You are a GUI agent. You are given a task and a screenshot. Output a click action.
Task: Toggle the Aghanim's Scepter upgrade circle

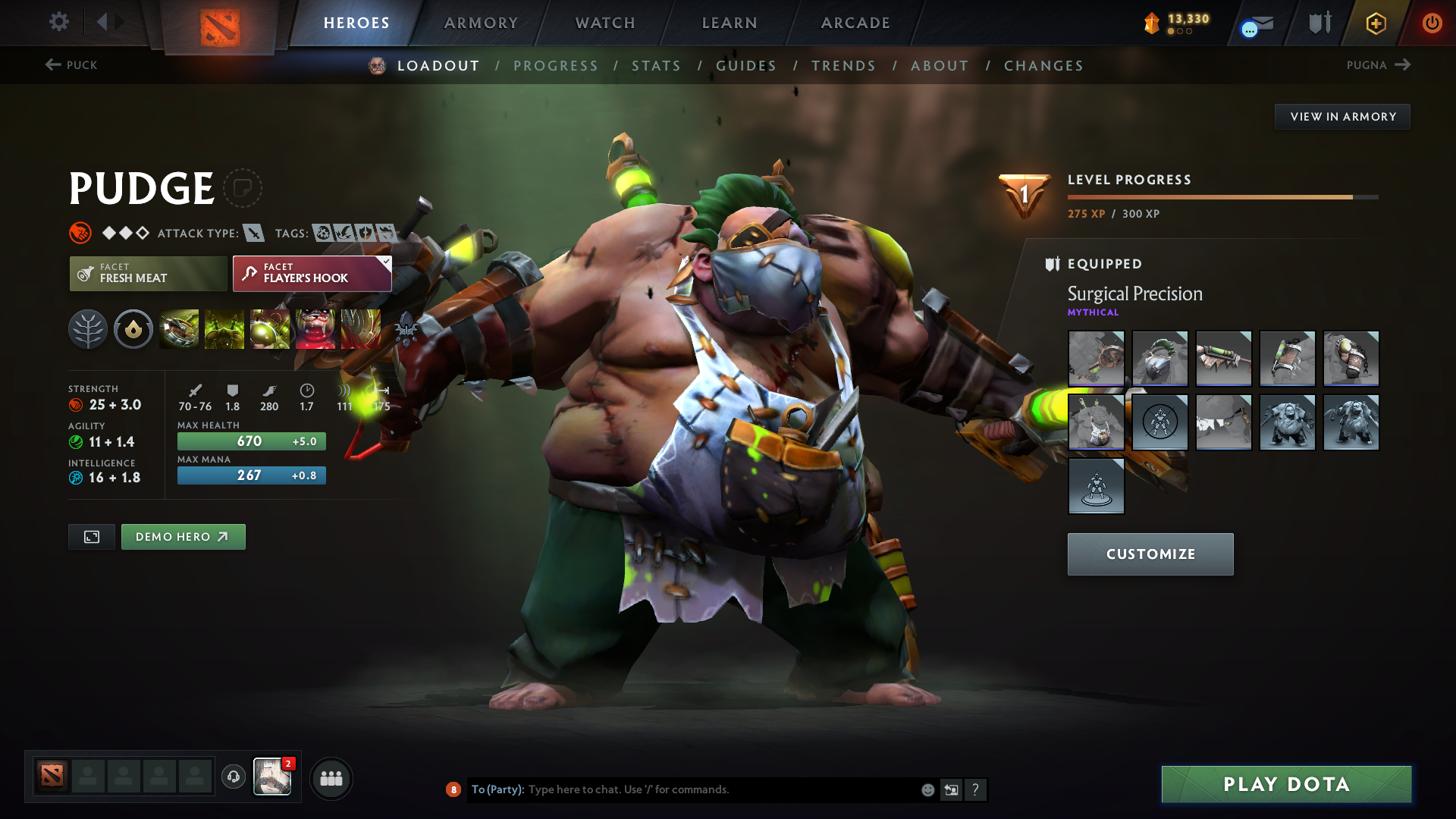coord(133,329)
